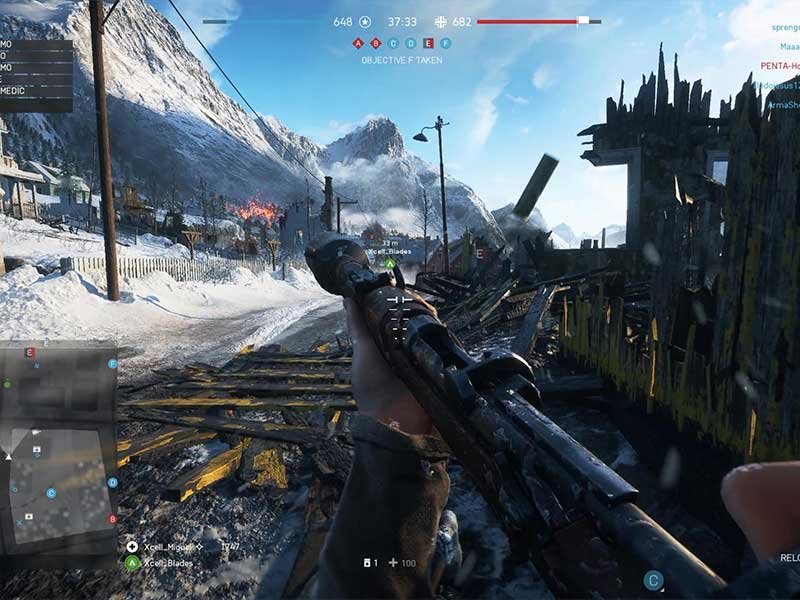The height and width of the screenshot is (600, 800).
Task: Select objective A in the top objective bar
Action: point(358,43)
